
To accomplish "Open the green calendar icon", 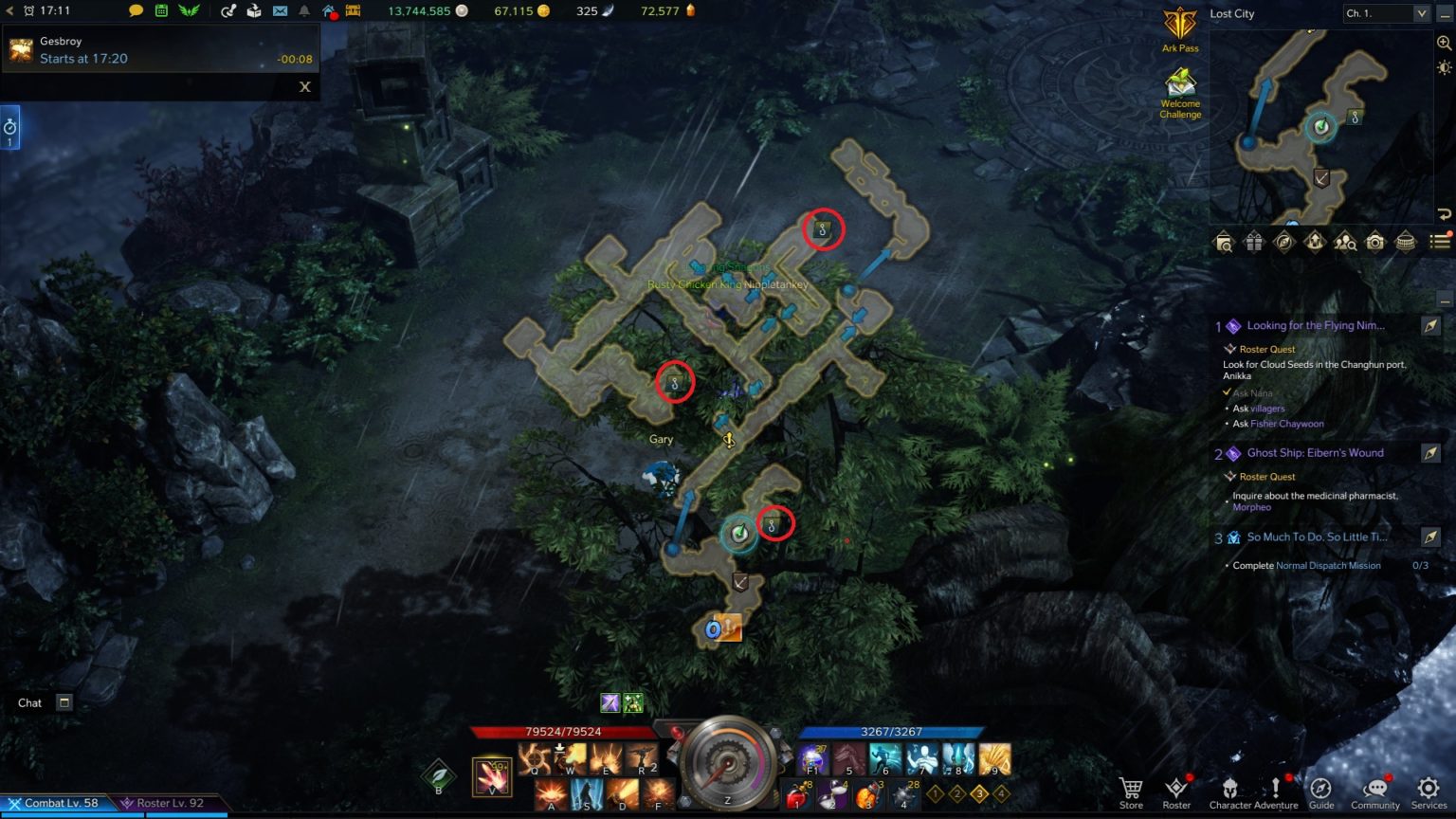I will click(162, 11).
